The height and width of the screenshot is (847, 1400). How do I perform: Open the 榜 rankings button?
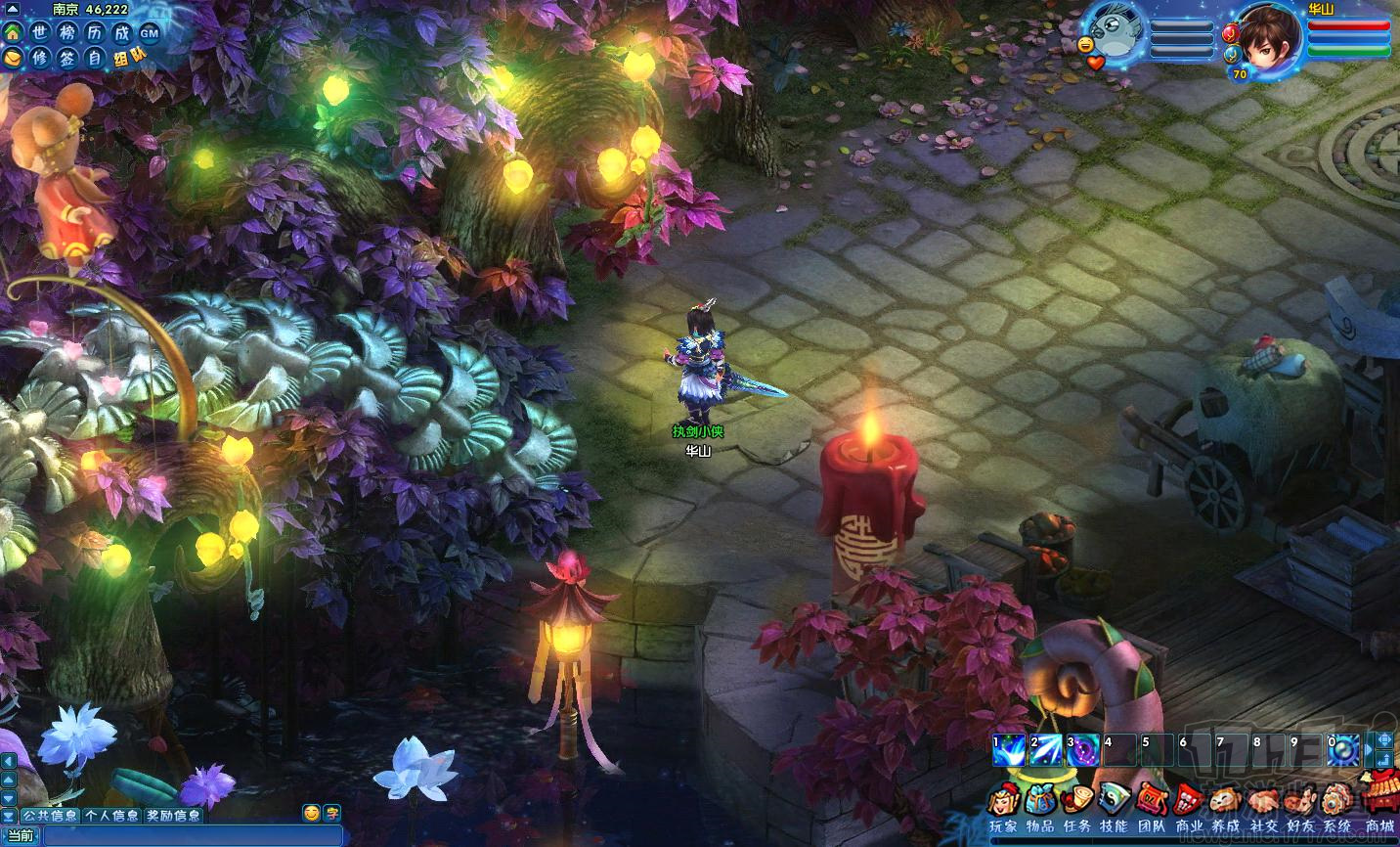[x=67, y=32]
